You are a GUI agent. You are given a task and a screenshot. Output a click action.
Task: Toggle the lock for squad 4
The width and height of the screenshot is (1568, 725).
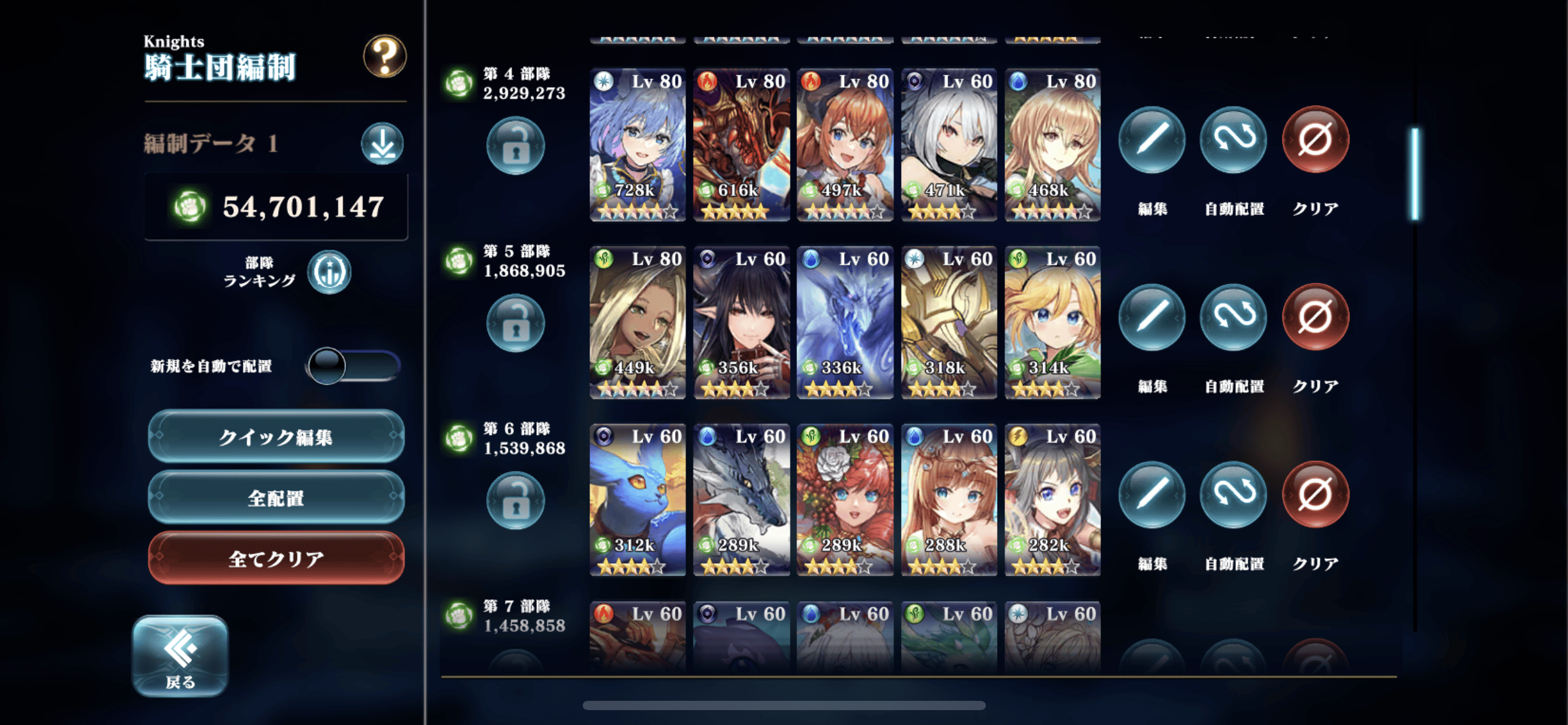point(515,146)
